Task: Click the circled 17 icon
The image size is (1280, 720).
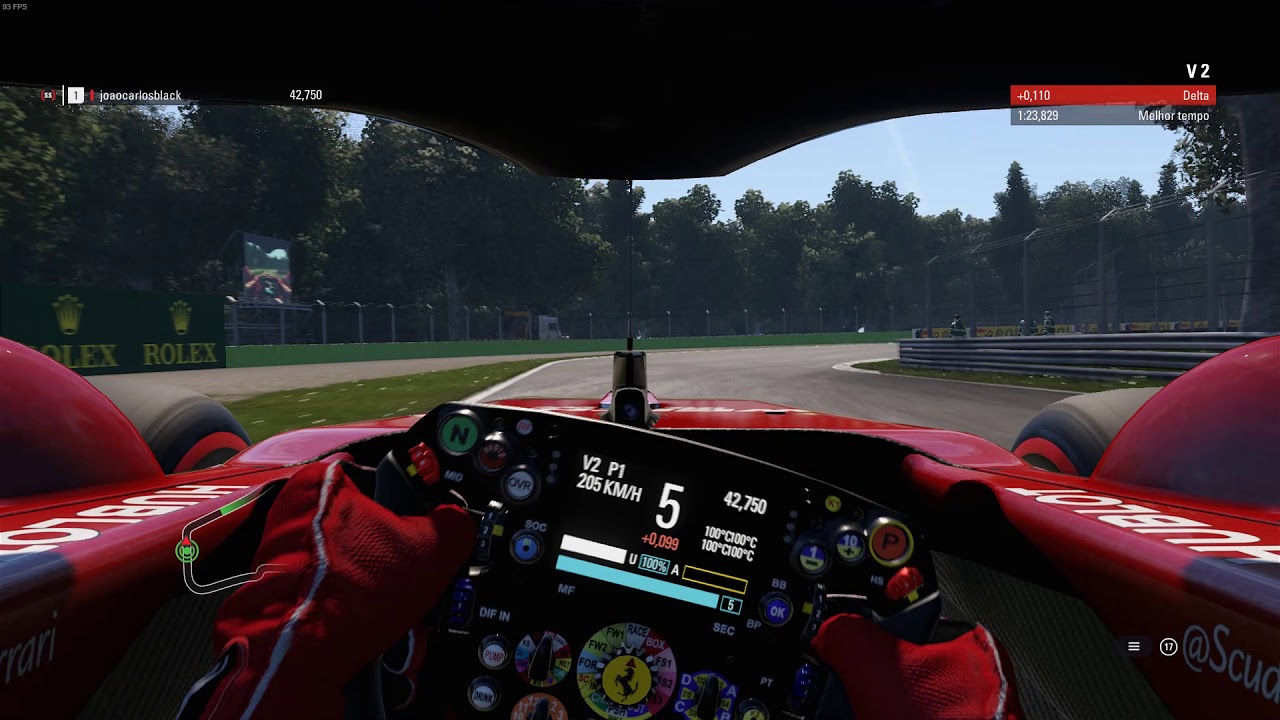Action: coord(1168,647)
